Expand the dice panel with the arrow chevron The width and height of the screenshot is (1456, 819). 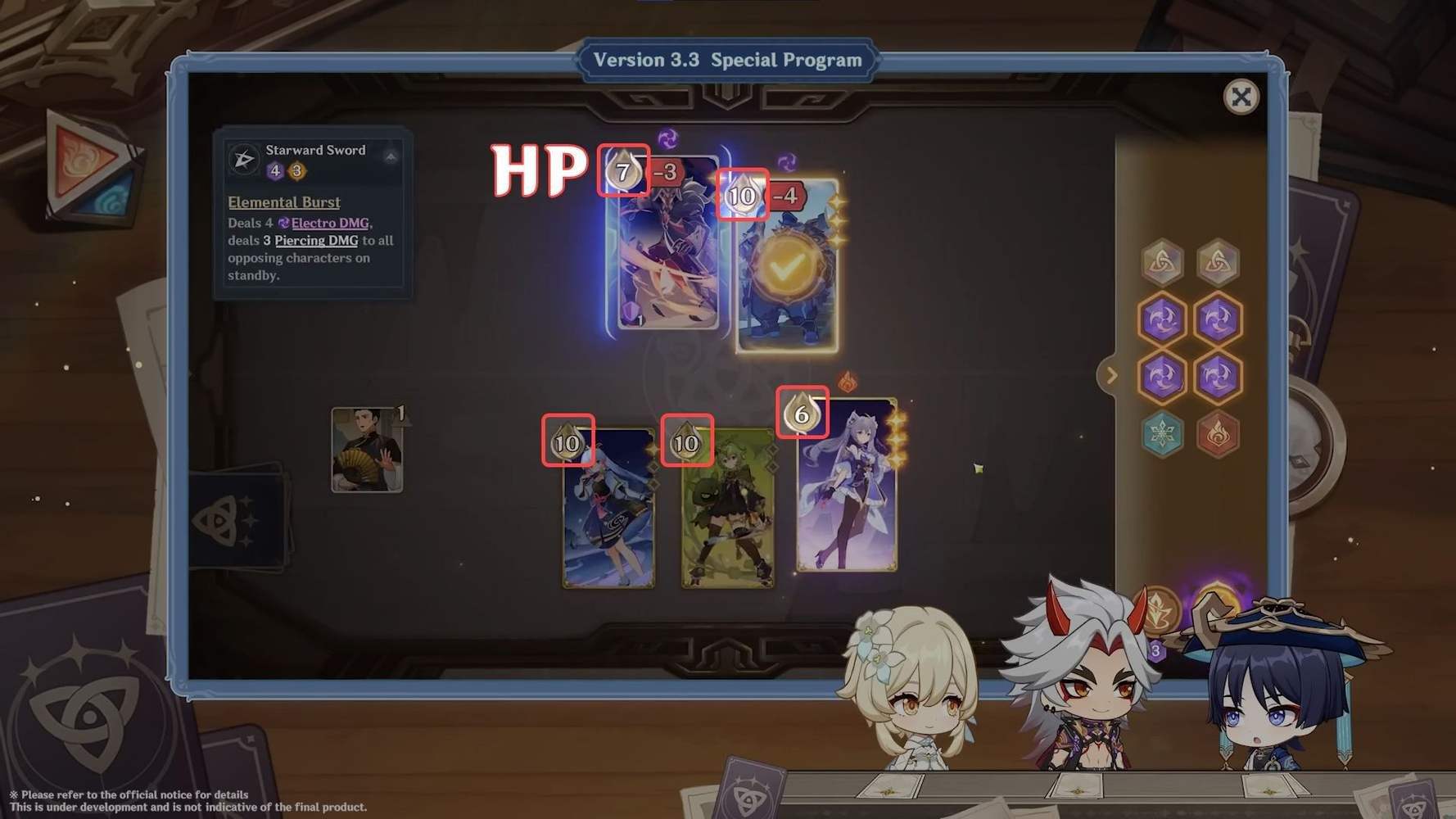[1111, 375]
